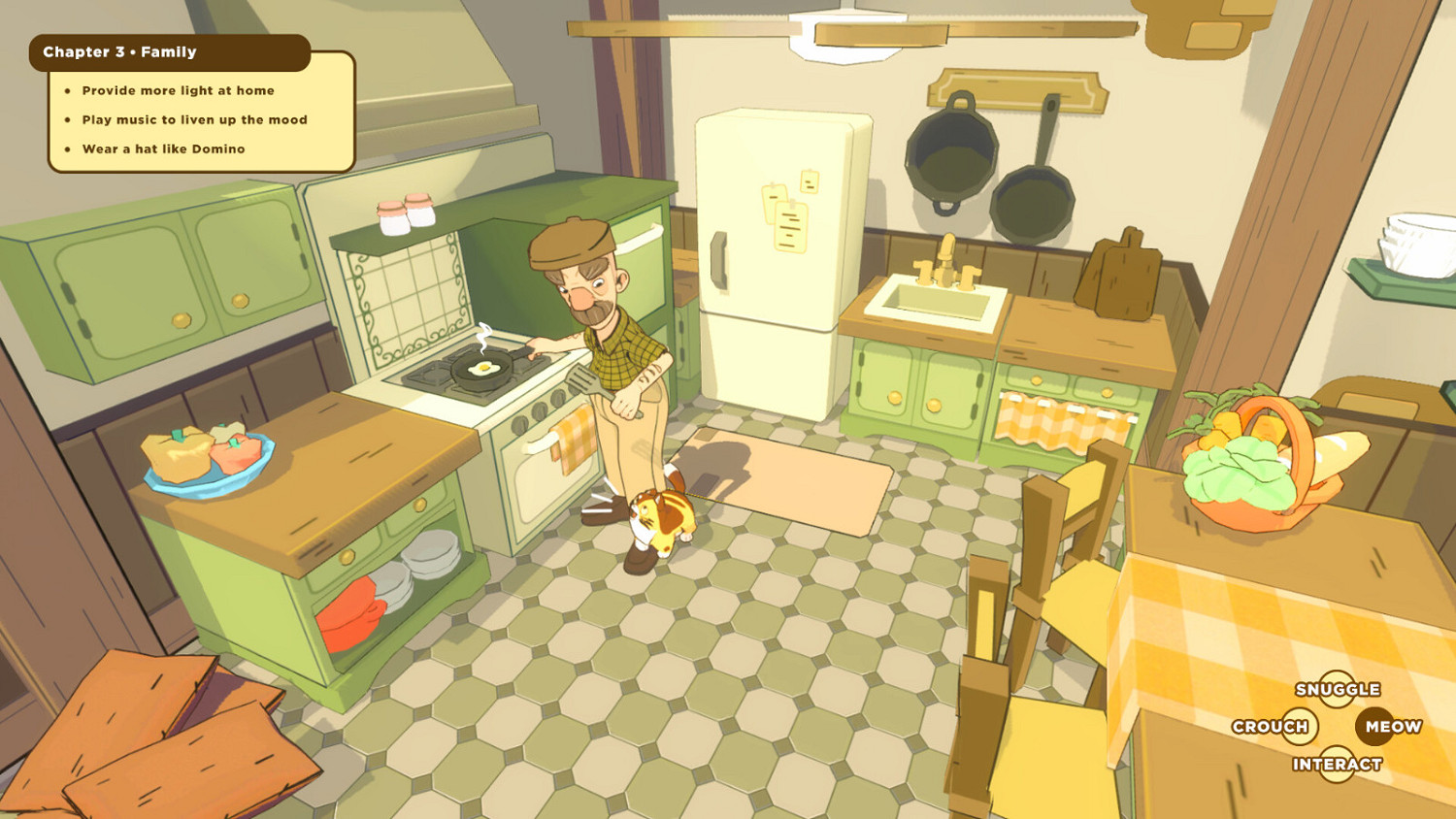Check off the 'Play music to liven up the mood' objective
The image size is (1456, 819).
[x=193, y=119]
